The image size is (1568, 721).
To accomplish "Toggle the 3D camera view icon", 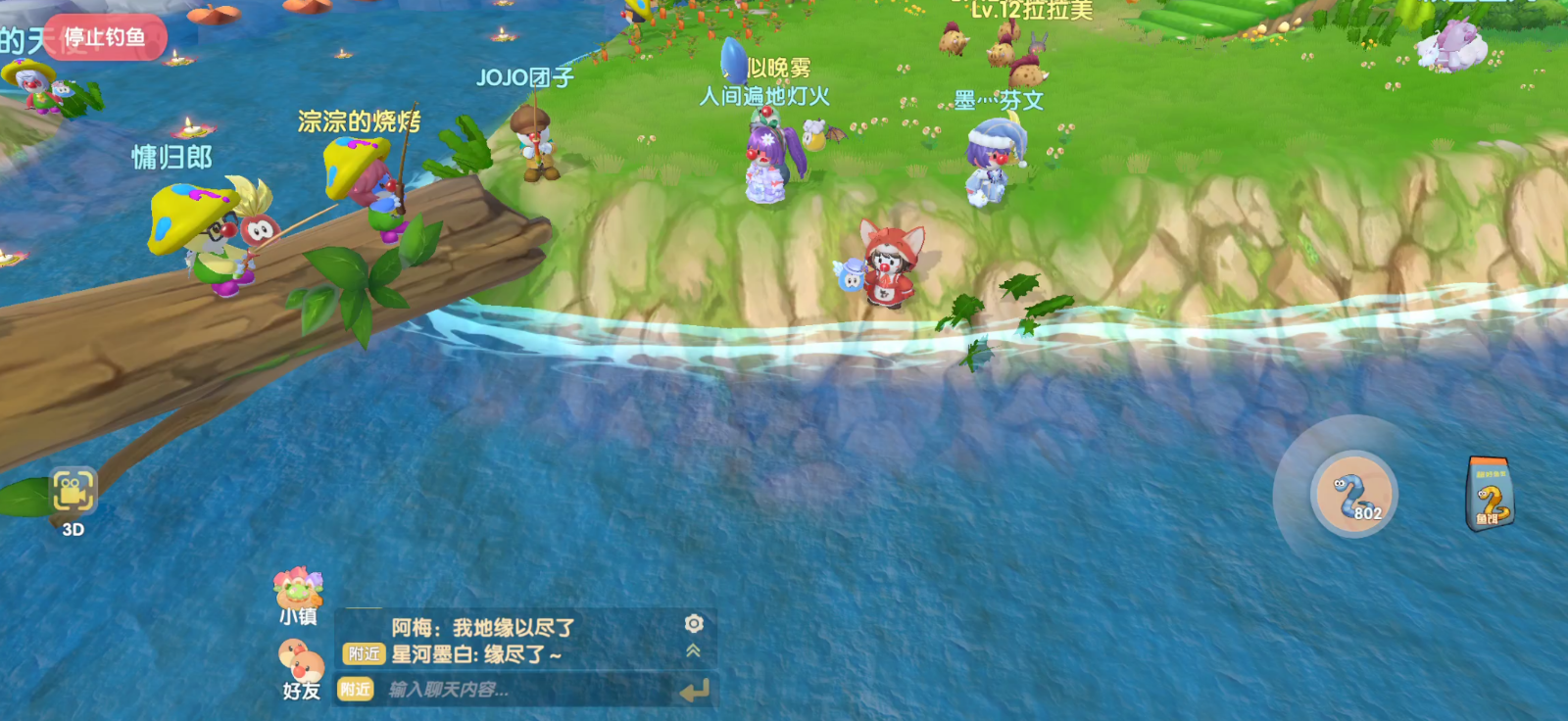I will (73, 492).
